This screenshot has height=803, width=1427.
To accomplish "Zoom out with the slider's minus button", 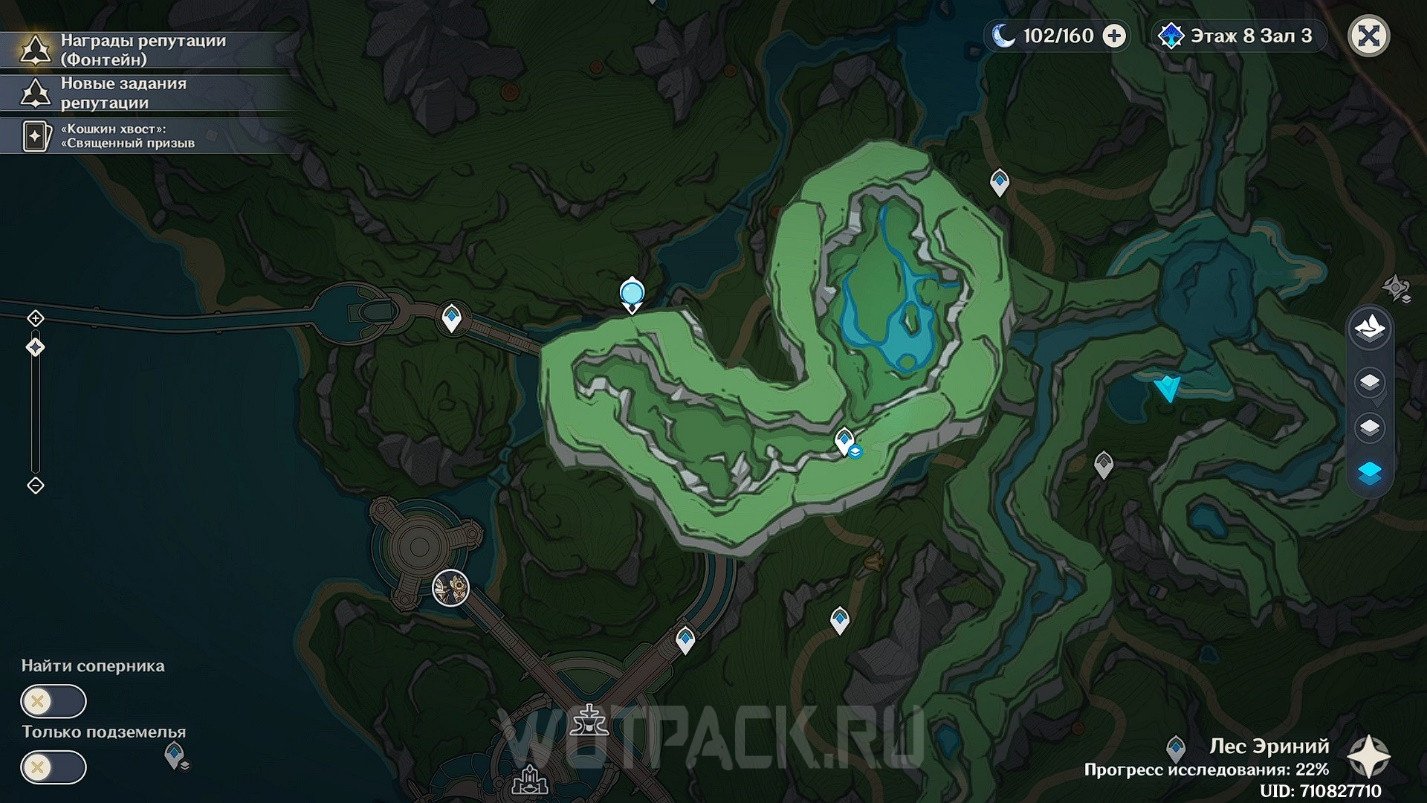I will pyautogui.click(x=36, y=485).
